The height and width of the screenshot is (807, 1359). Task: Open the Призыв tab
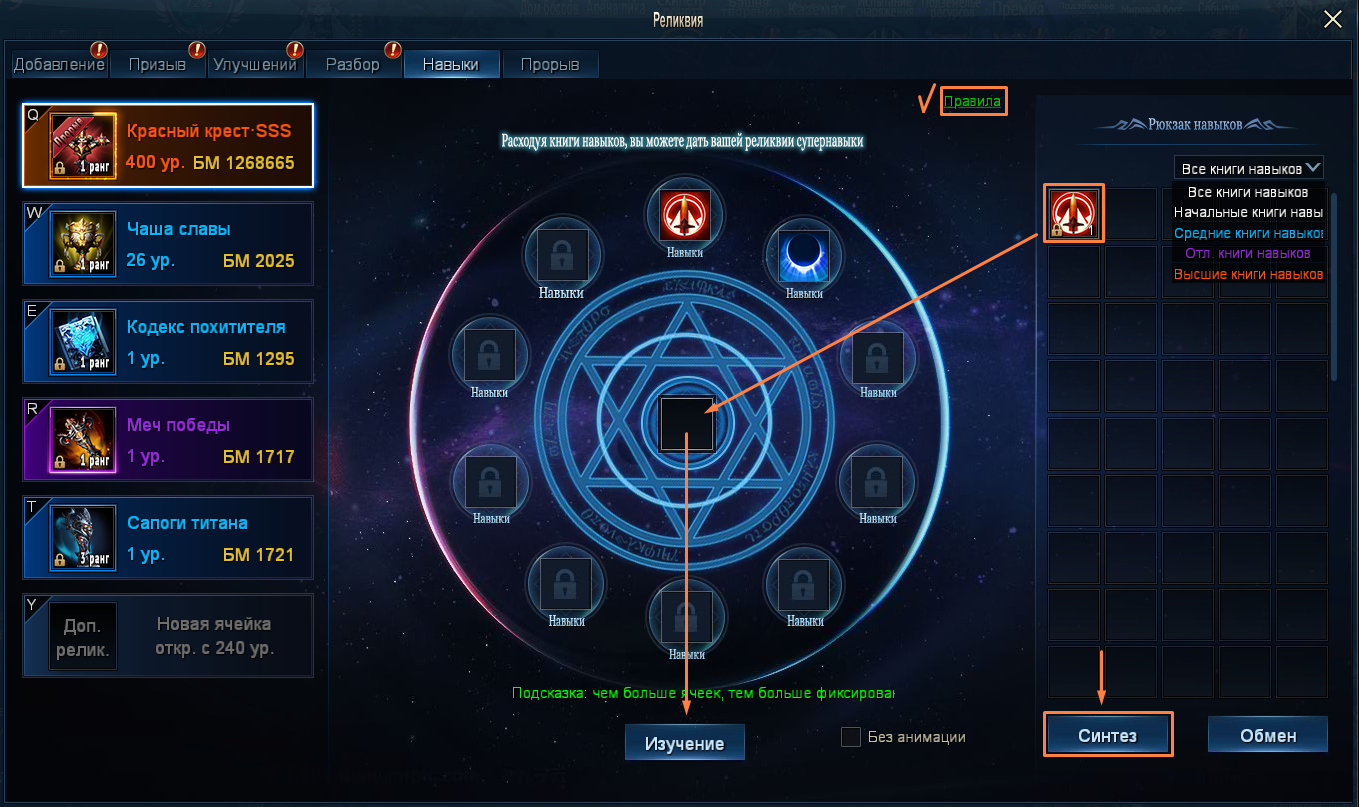coord(157,65)
